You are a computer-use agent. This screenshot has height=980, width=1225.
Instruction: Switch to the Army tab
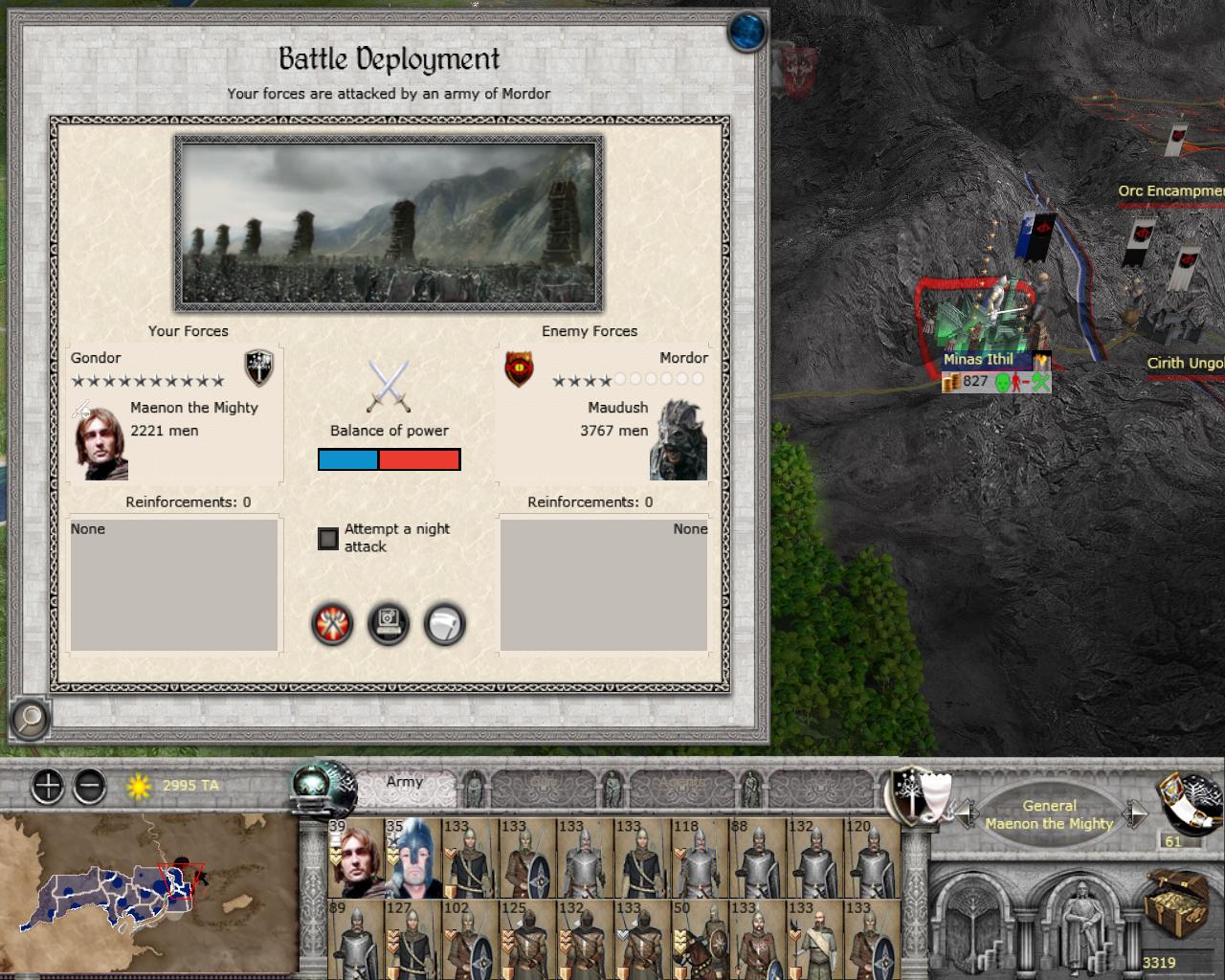[404, 783]
